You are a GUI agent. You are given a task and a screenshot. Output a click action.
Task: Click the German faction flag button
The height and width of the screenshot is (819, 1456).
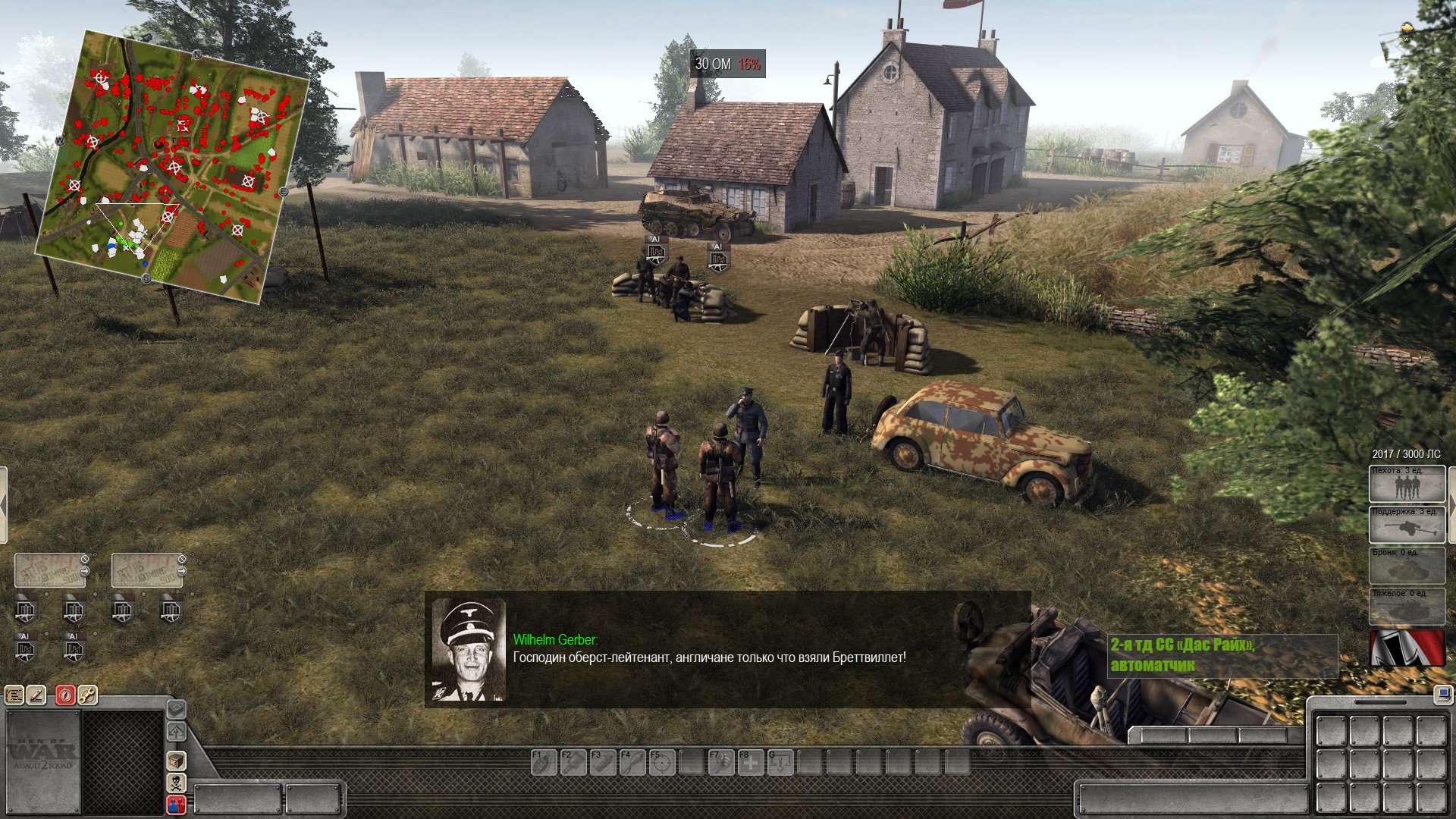[x=1407, y=648]
